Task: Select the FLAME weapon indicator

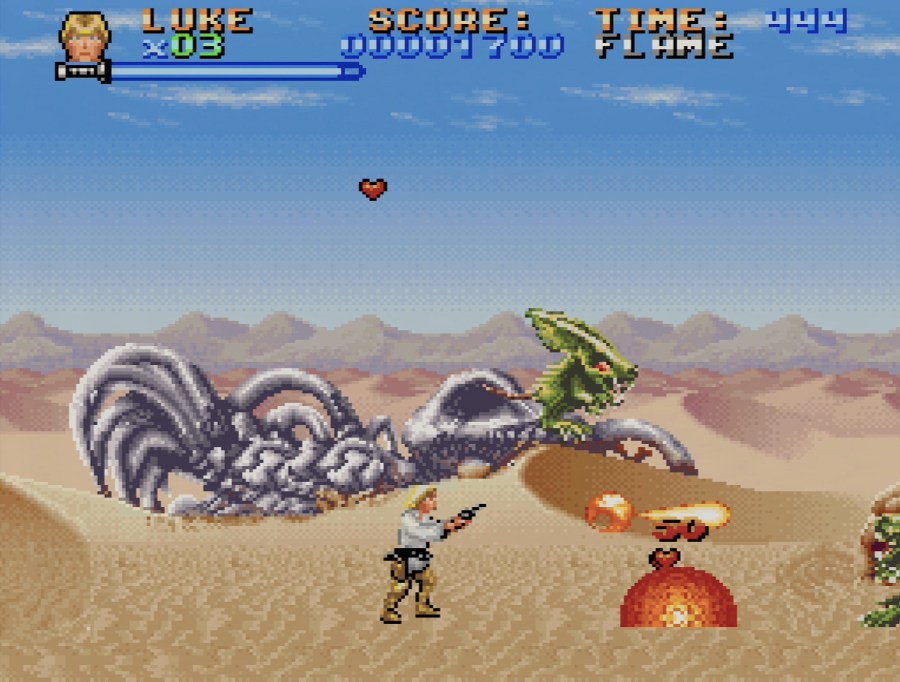Action: click(x=664, y=47)
